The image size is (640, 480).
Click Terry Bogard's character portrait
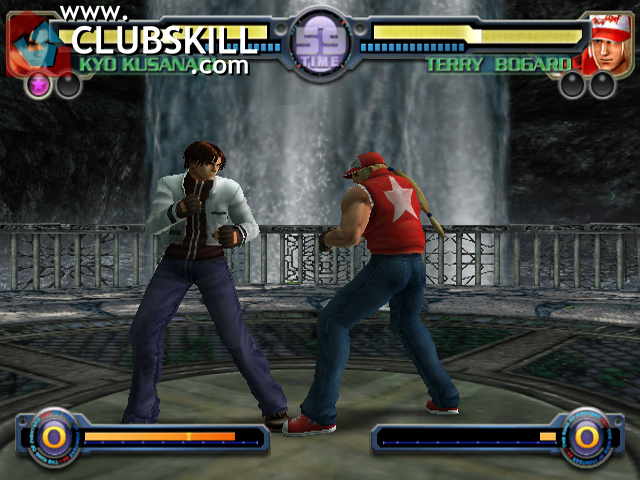[607, 45]
